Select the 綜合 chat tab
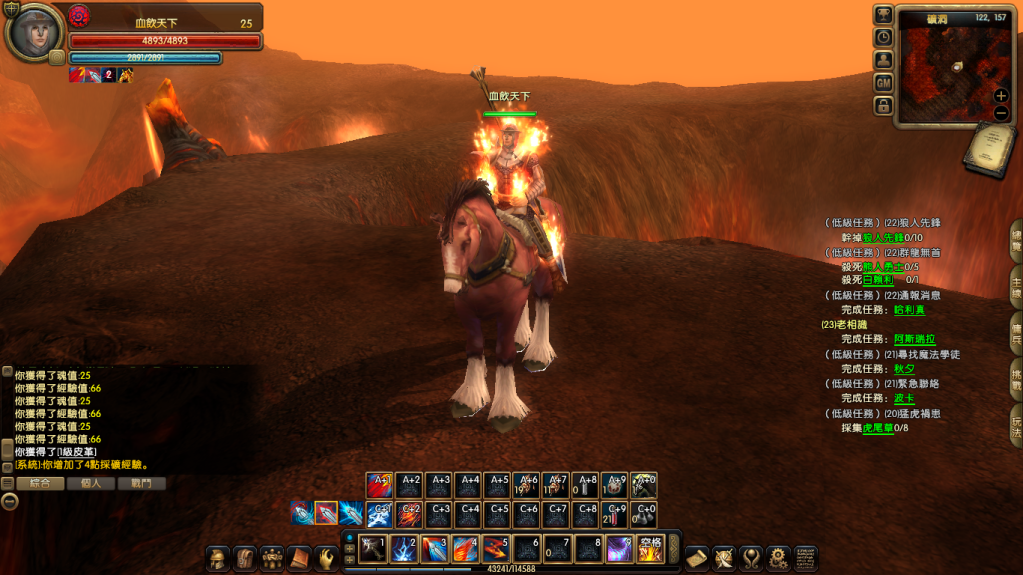 click(x=41, y=483)
